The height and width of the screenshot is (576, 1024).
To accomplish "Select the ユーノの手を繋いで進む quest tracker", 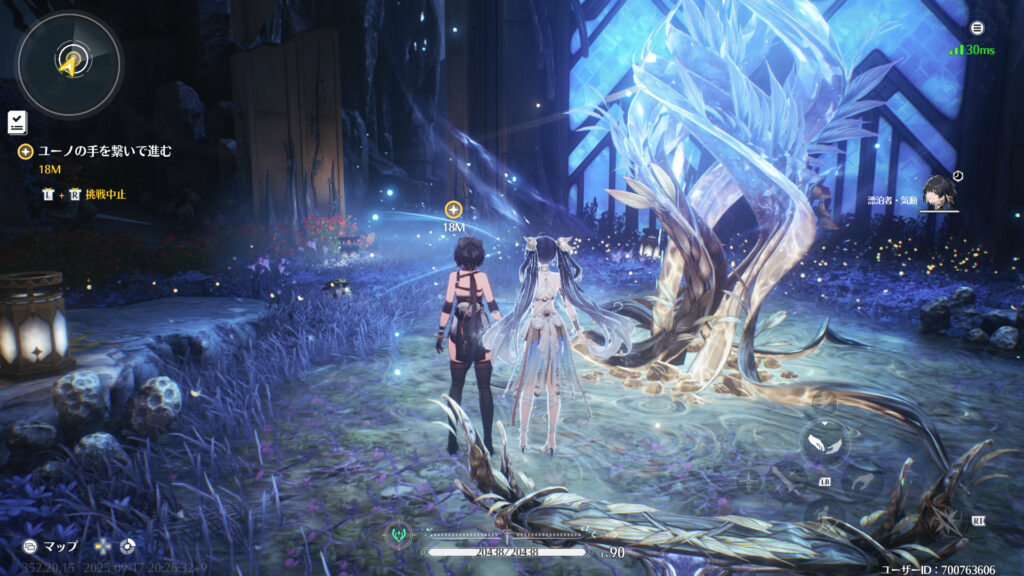I will point(104,152).
